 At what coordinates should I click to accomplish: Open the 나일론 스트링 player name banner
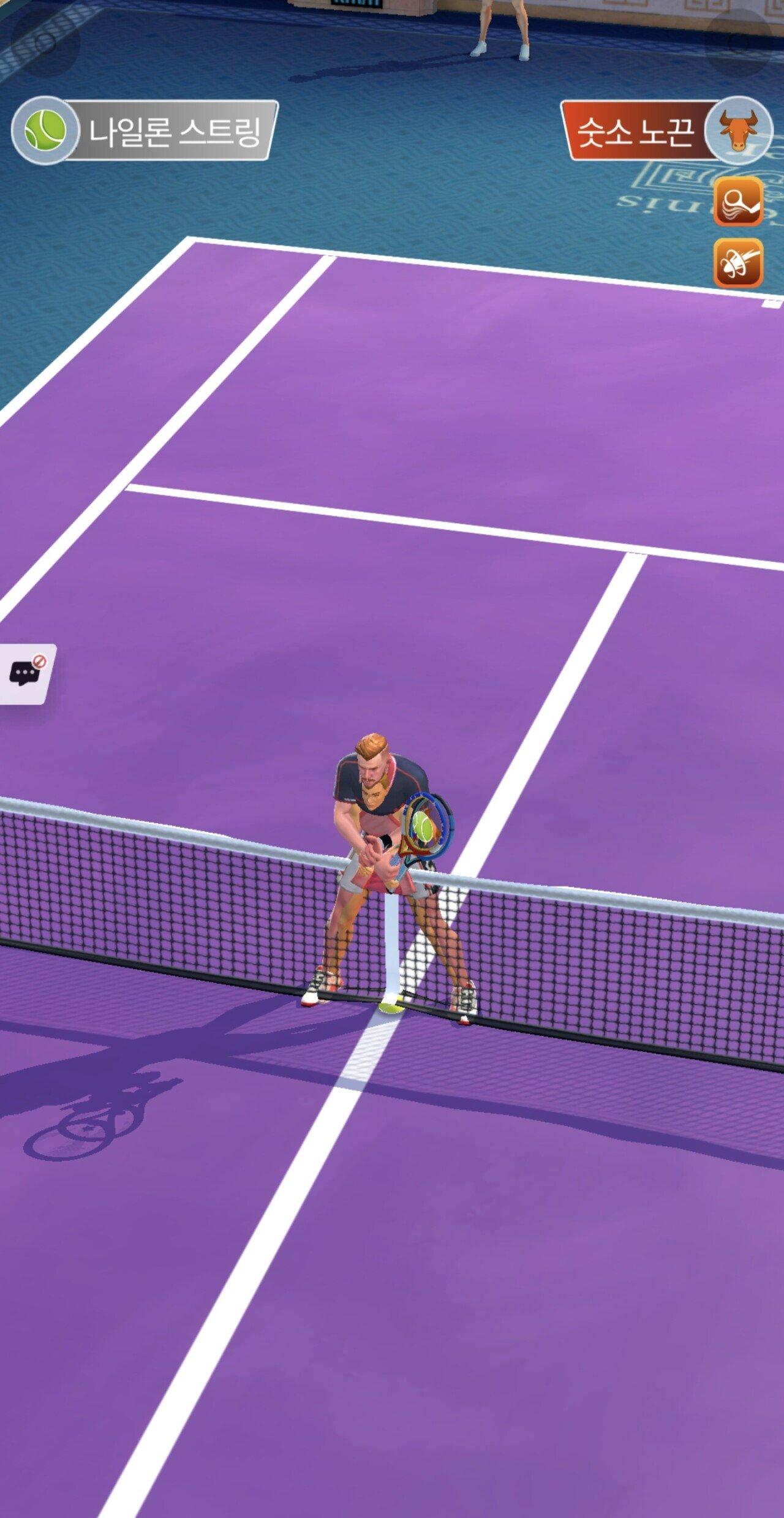[175, 131]
